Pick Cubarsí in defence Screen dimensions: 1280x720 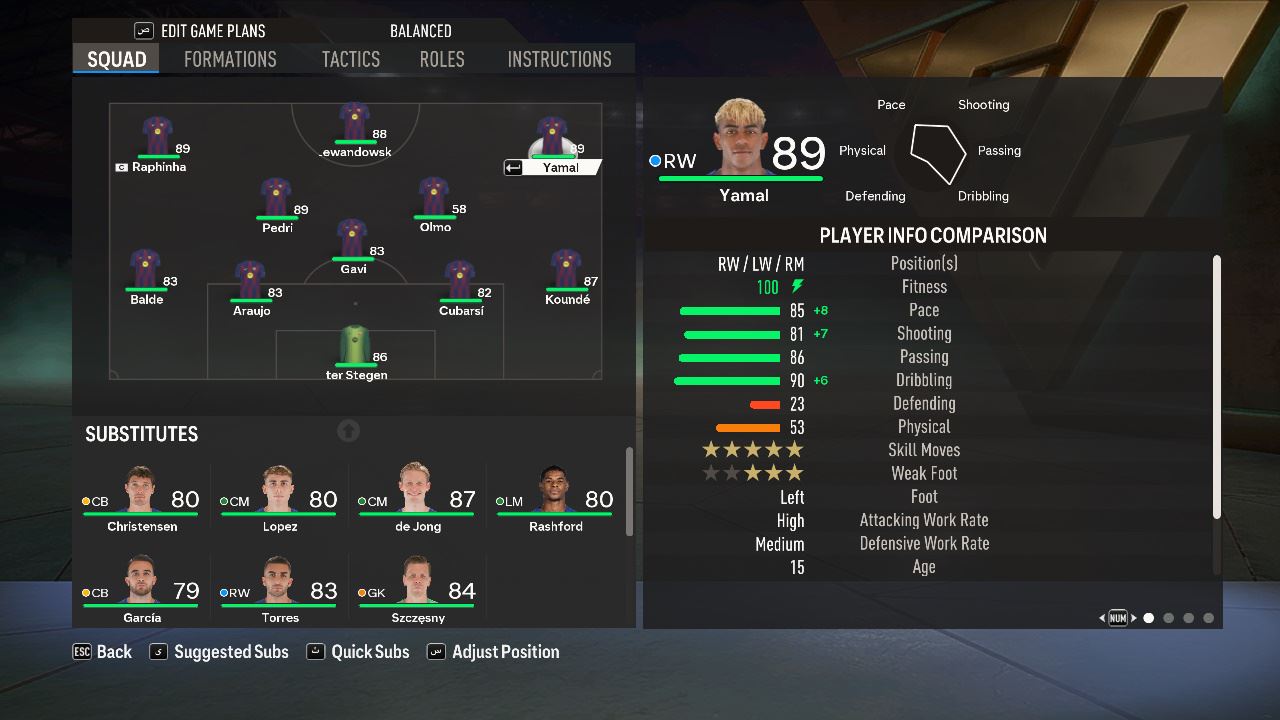point(460,282)
